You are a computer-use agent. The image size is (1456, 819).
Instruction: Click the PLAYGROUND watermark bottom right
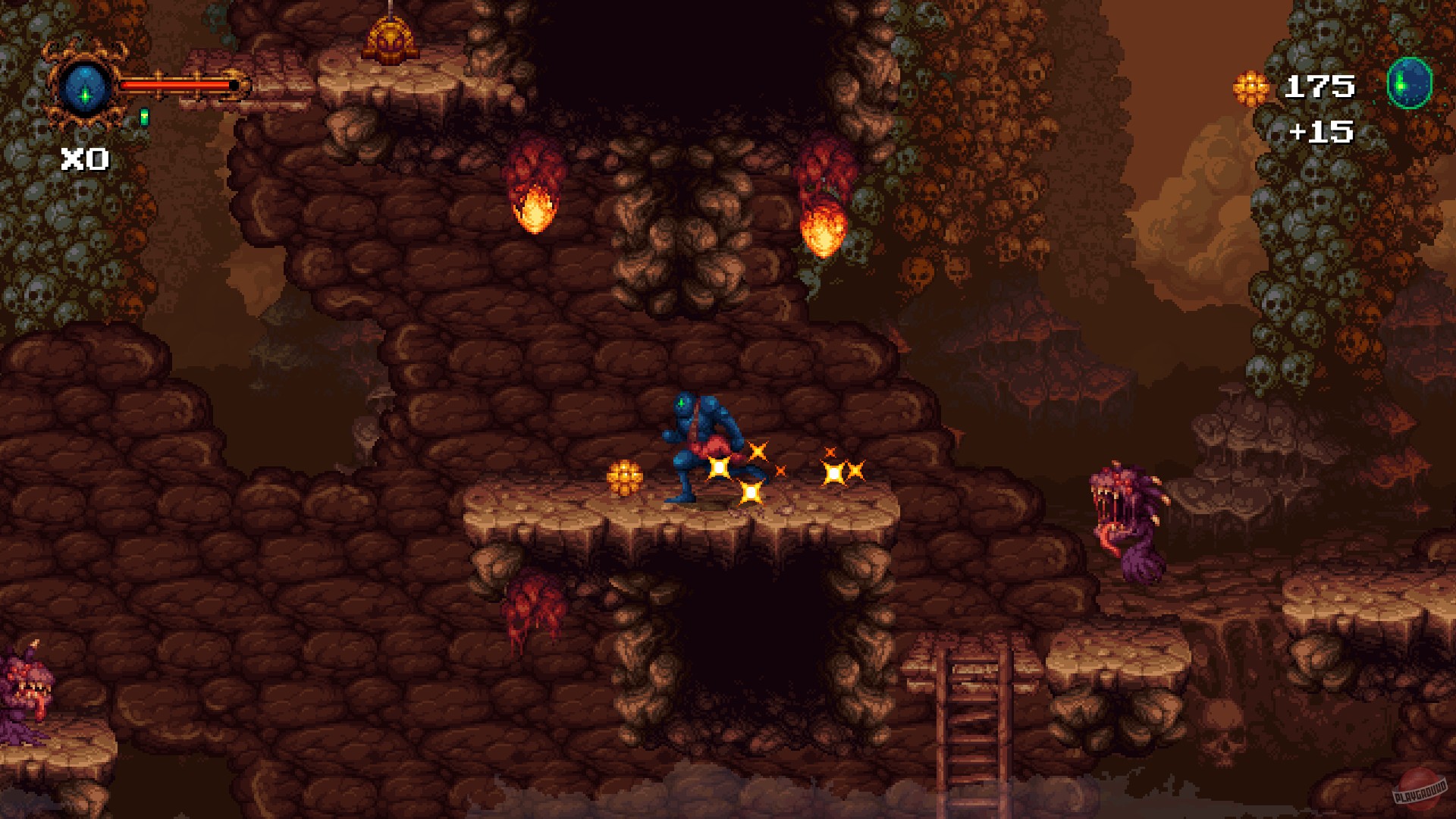(1420, 790)
